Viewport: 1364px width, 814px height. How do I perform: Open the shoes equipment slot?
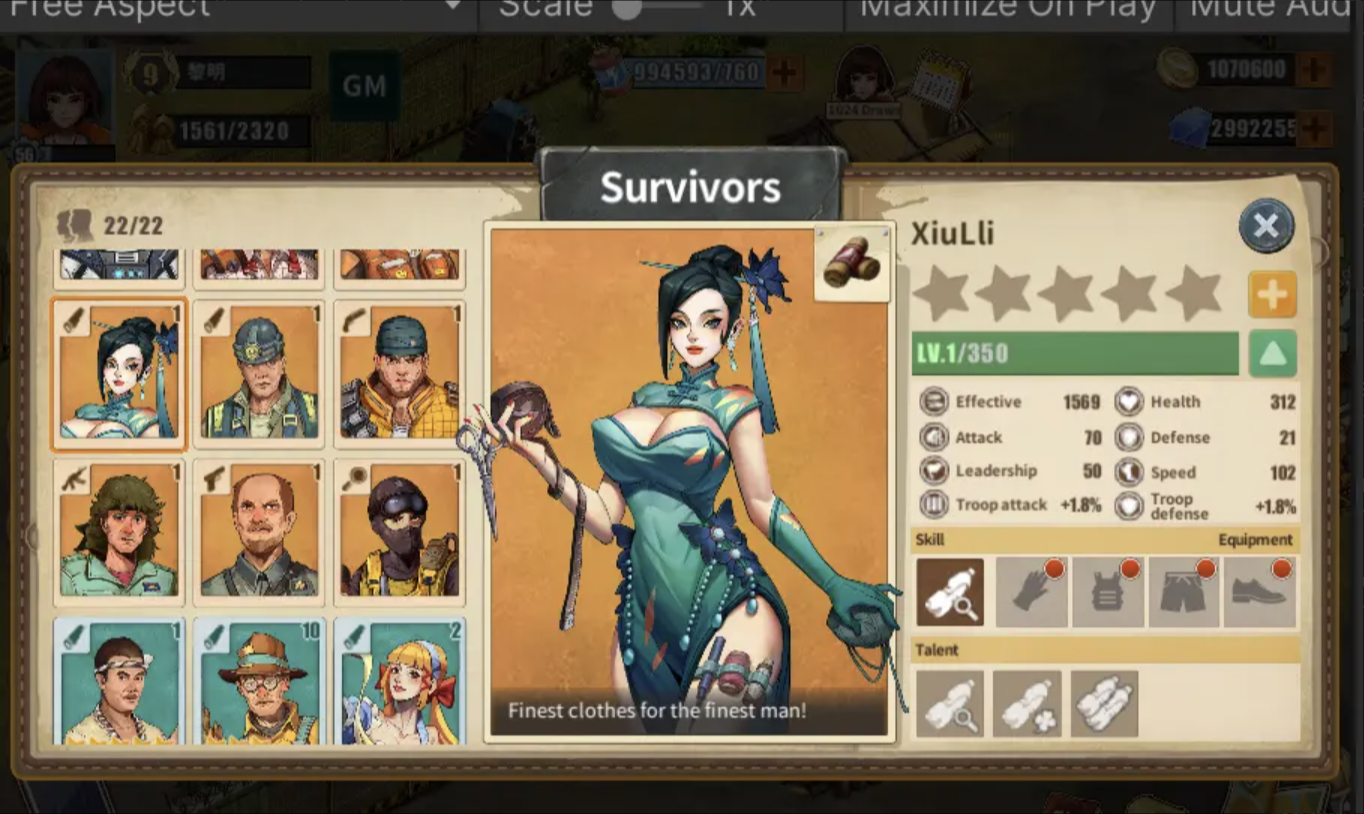click(x=1260, y=591)
